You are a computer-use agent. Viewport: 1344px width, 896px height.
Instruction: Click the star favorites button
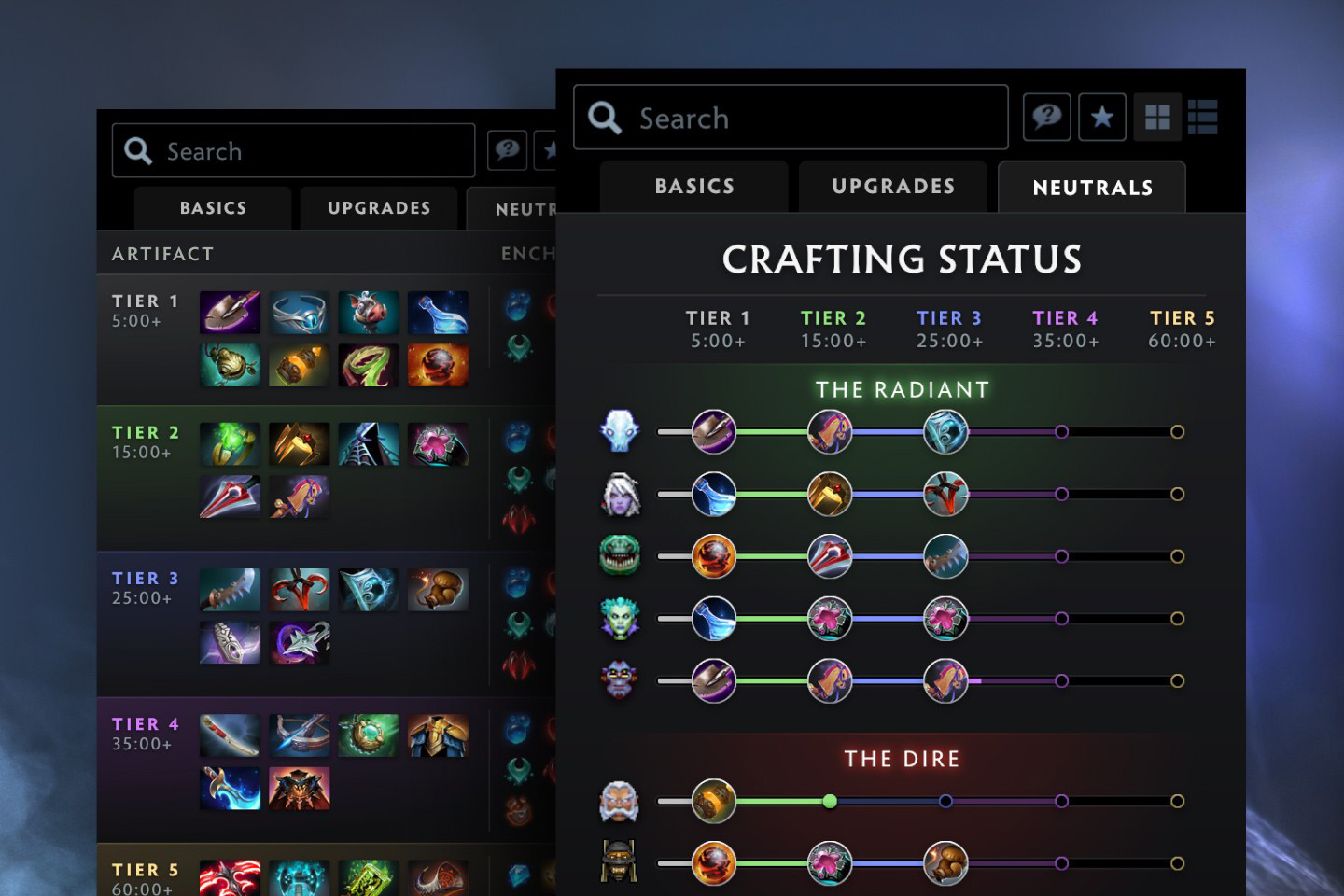click(1102, 118)
